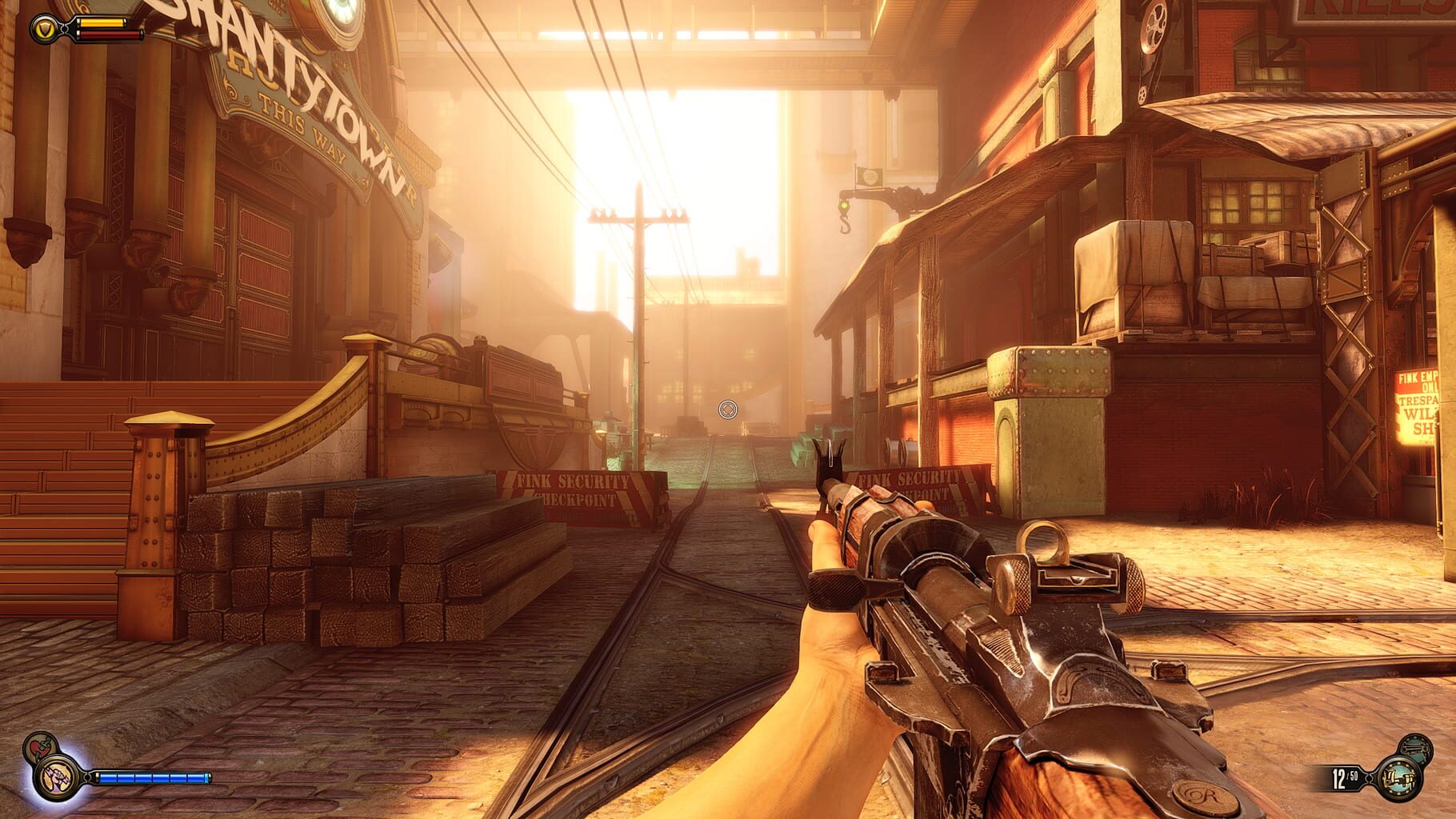Click the secondary weapon icon above ammo display
The width and height of the screenshot is (1456, 819).
click(x=1414, y=746)
